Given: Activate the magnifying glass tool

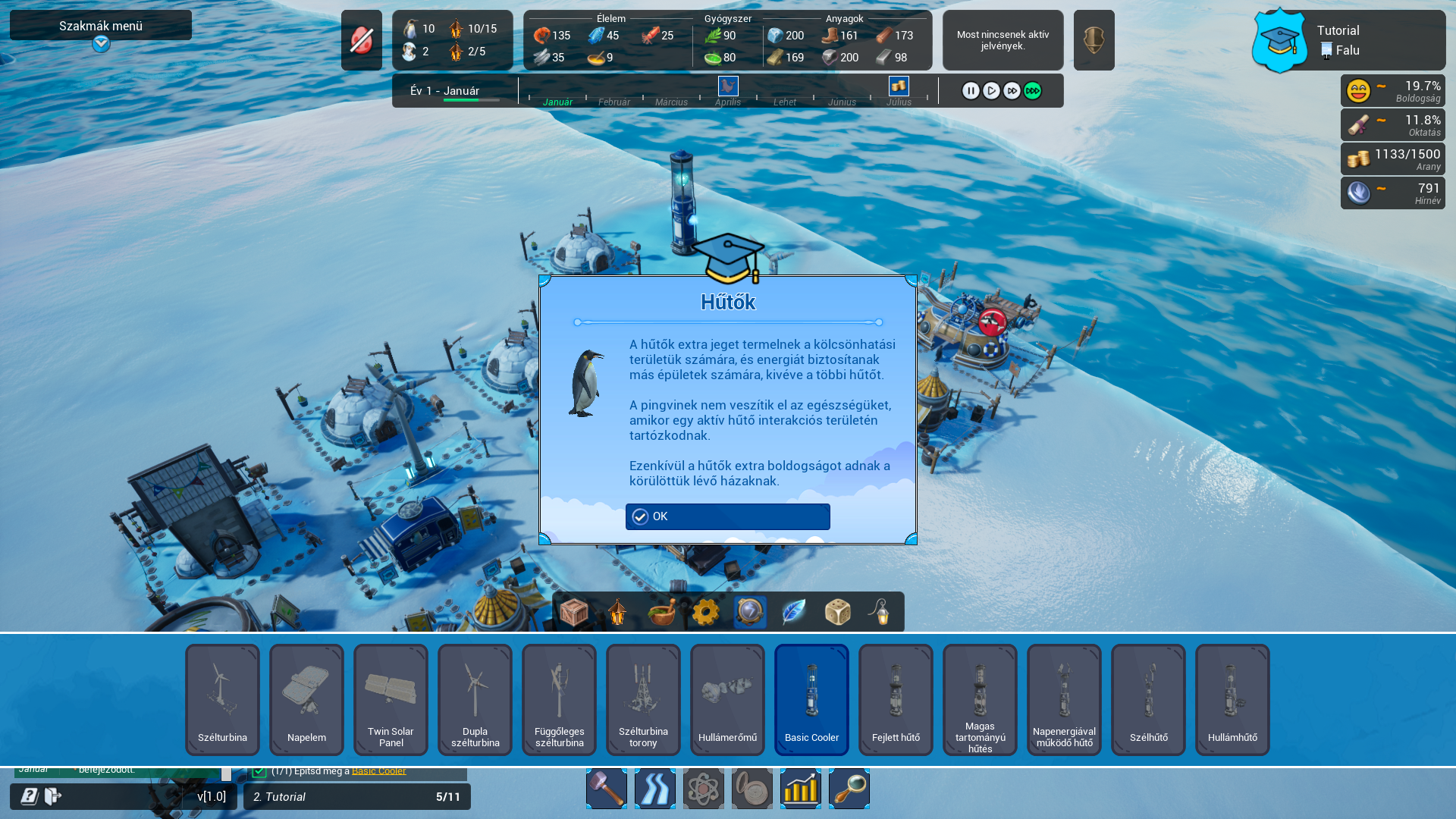Looking at the screenshot, I should click(849, 789).
